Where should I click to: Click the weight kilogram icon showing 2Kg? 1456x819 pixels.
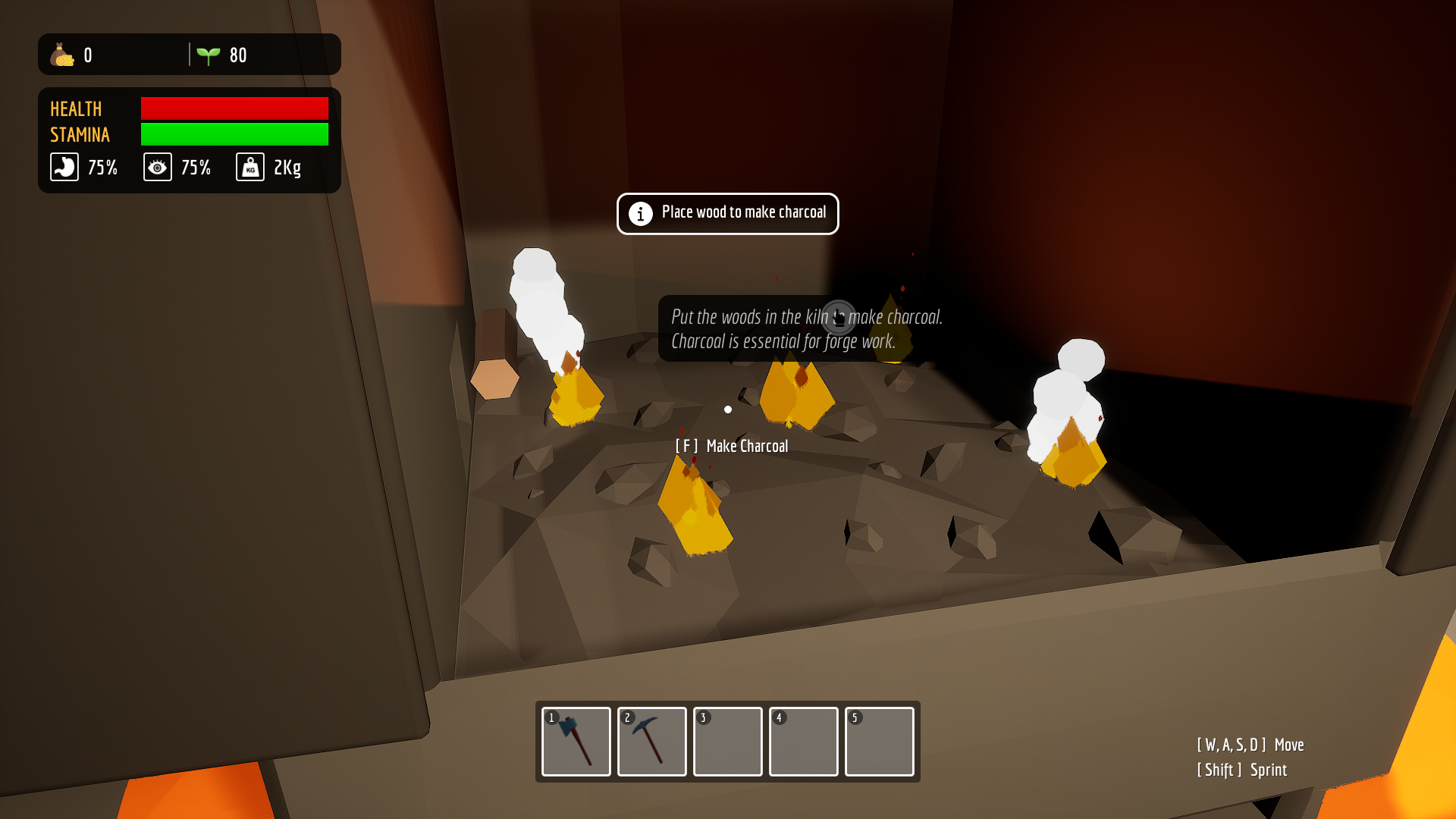point(249,167)
